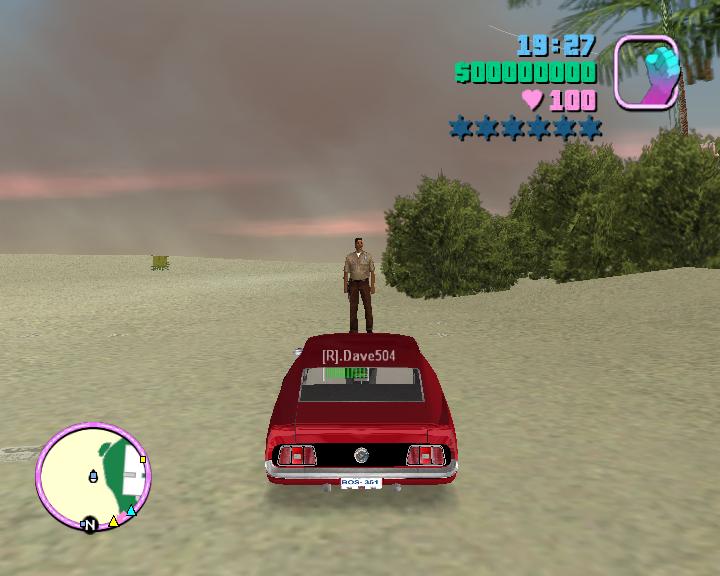Select the fist weapon icon
This screenshot has width=720, height=576.
646,72
